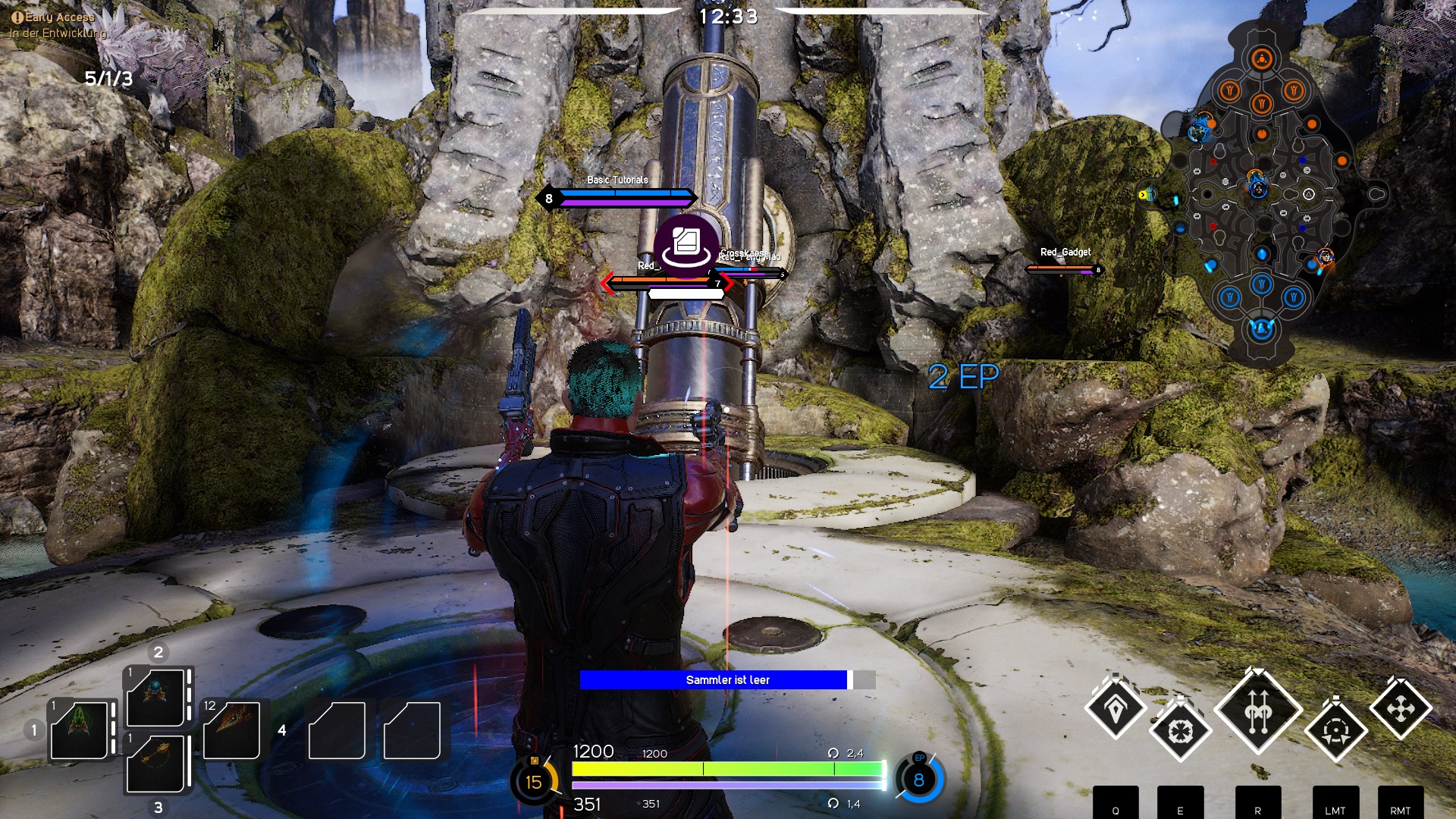Use the blue orb card in slot 2
The width and height of the screenshot is (1456, 819).
[x=156, y=696]
